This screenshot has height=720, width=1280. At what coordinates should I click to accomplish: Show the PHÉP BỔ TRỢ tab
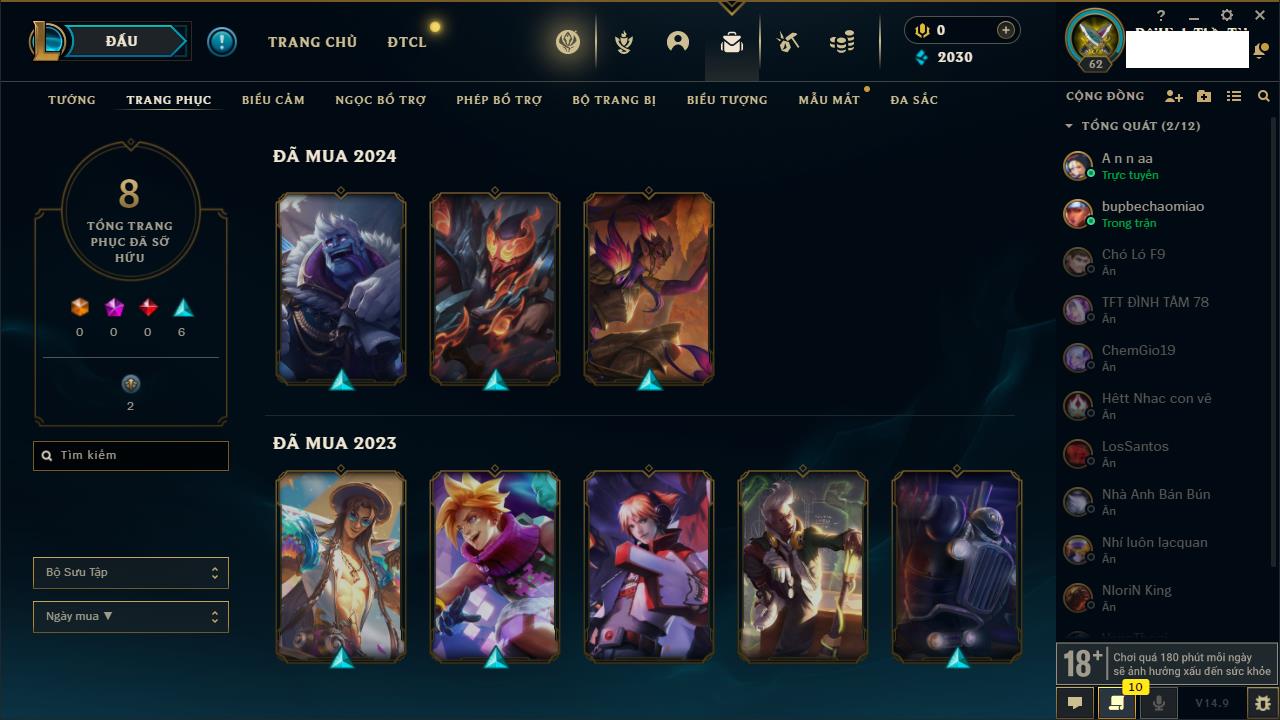(499, 100)
